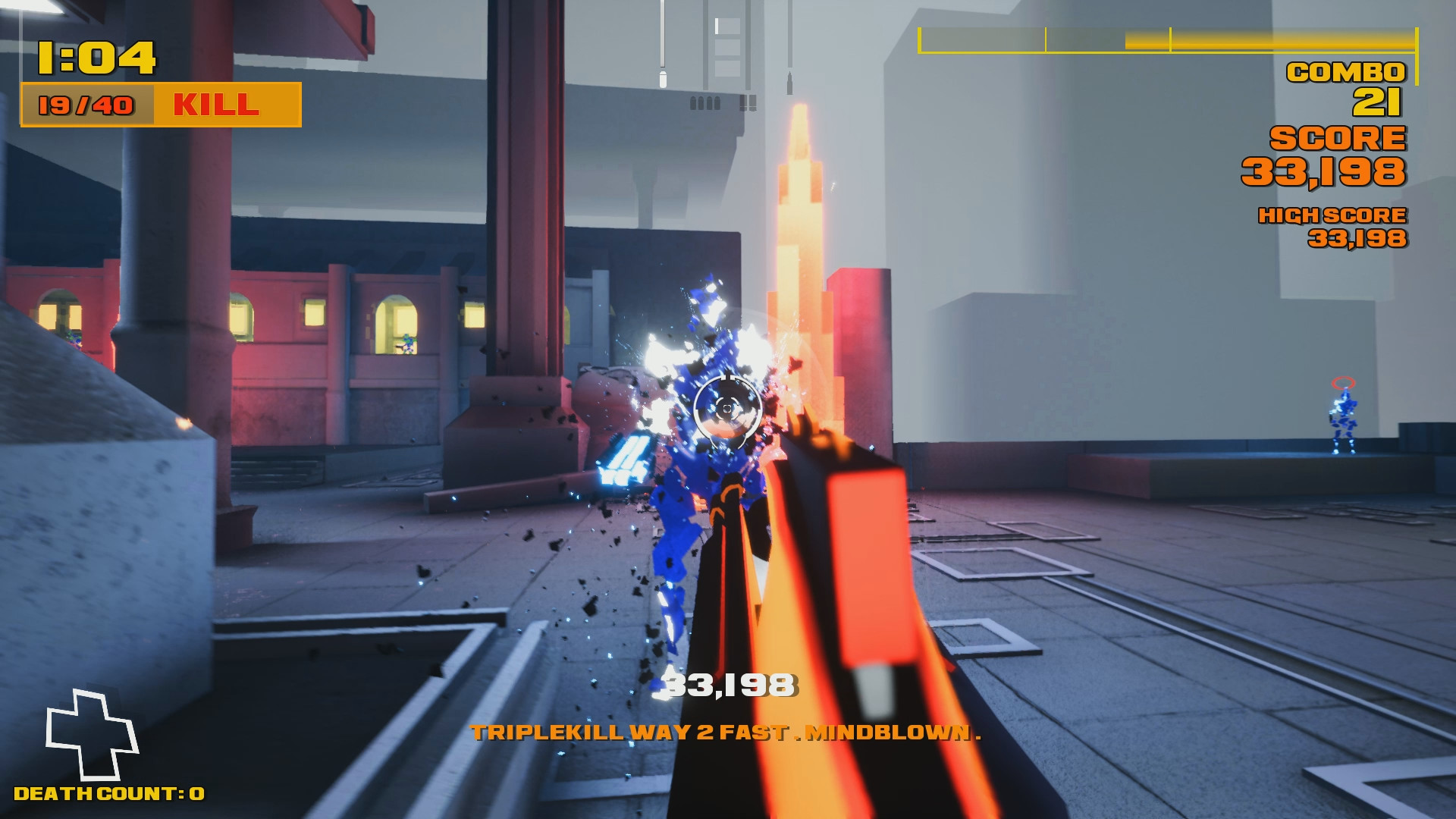Viewport: 1456px width, 819px height.
Task: Click the 19/40 kill counter
Action: [x=86, y=105]
